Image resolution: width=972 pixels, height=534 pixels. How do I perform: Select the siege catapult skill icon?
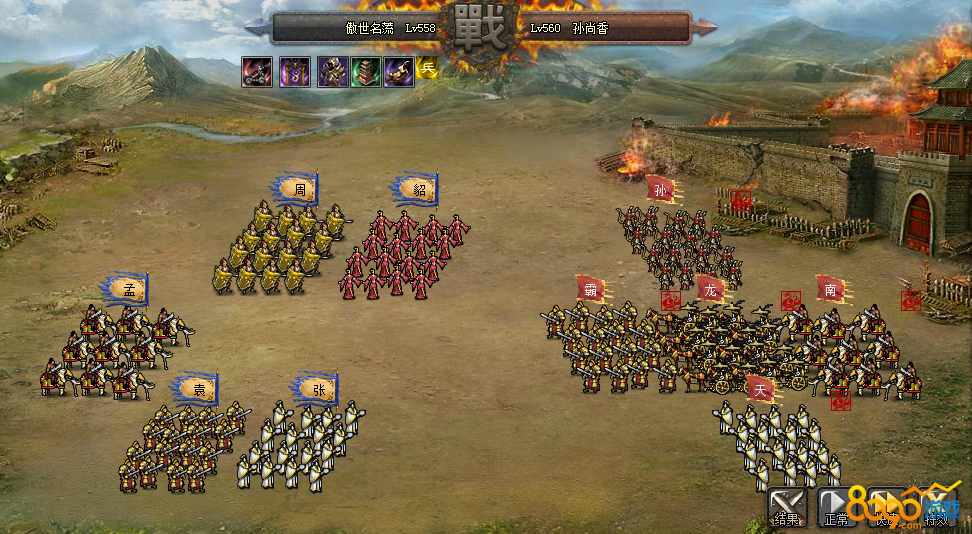257,72
